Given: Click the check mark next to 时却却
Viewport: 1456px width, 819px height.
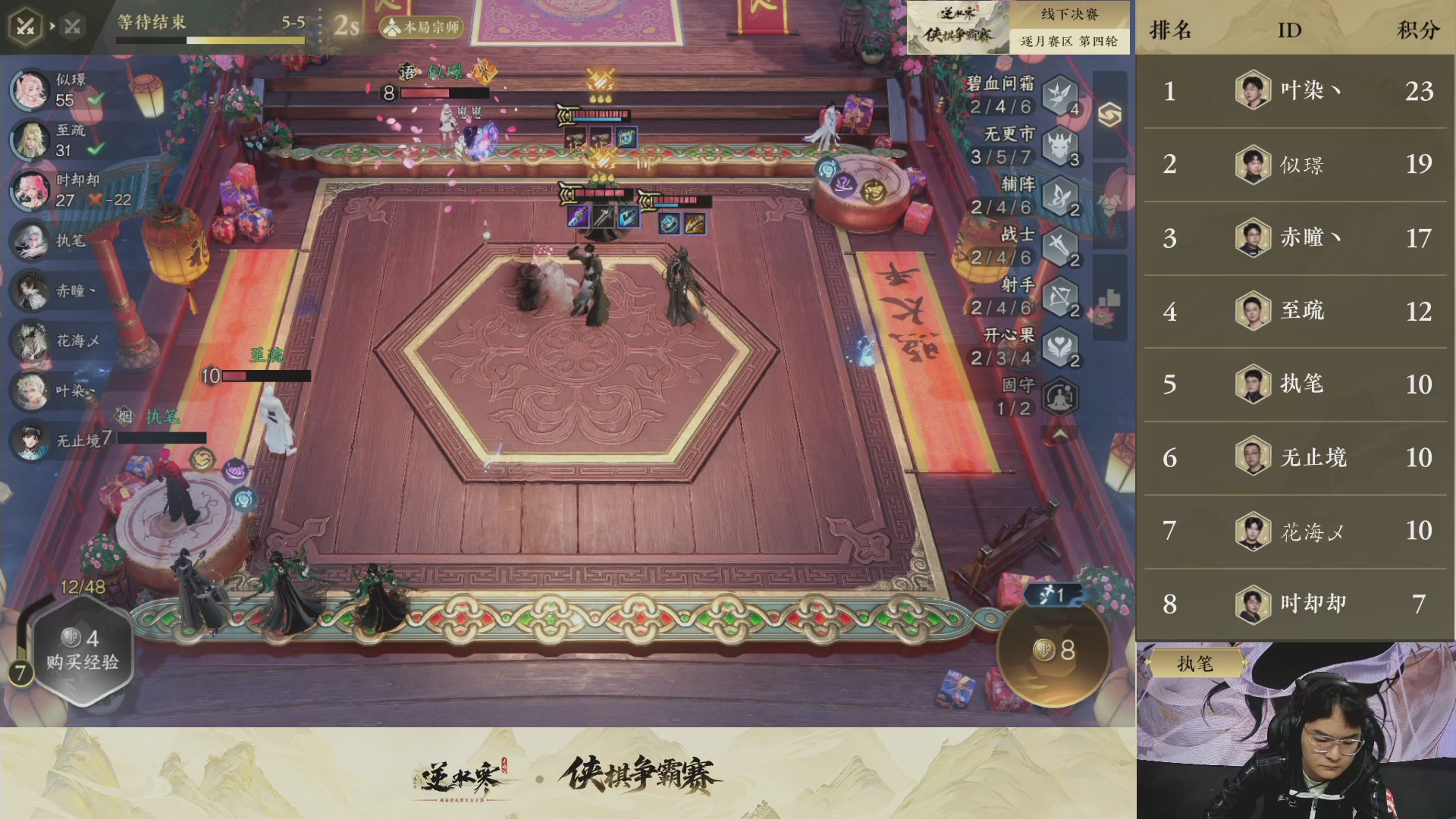Looking at the screenshot, I should coord(96,197).
